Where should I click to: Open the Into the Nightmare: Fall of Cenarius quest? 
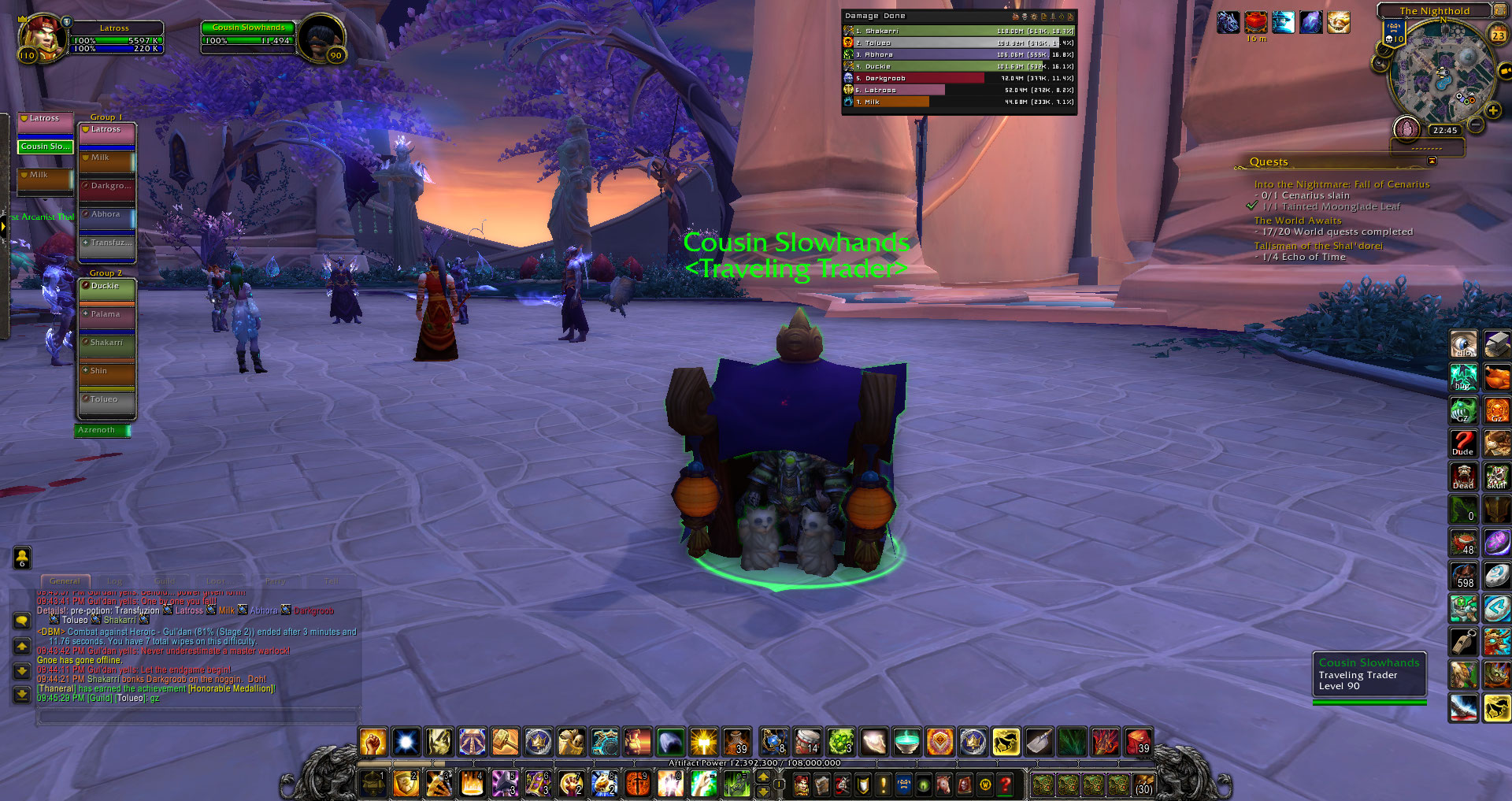[x=1341, y=184]
